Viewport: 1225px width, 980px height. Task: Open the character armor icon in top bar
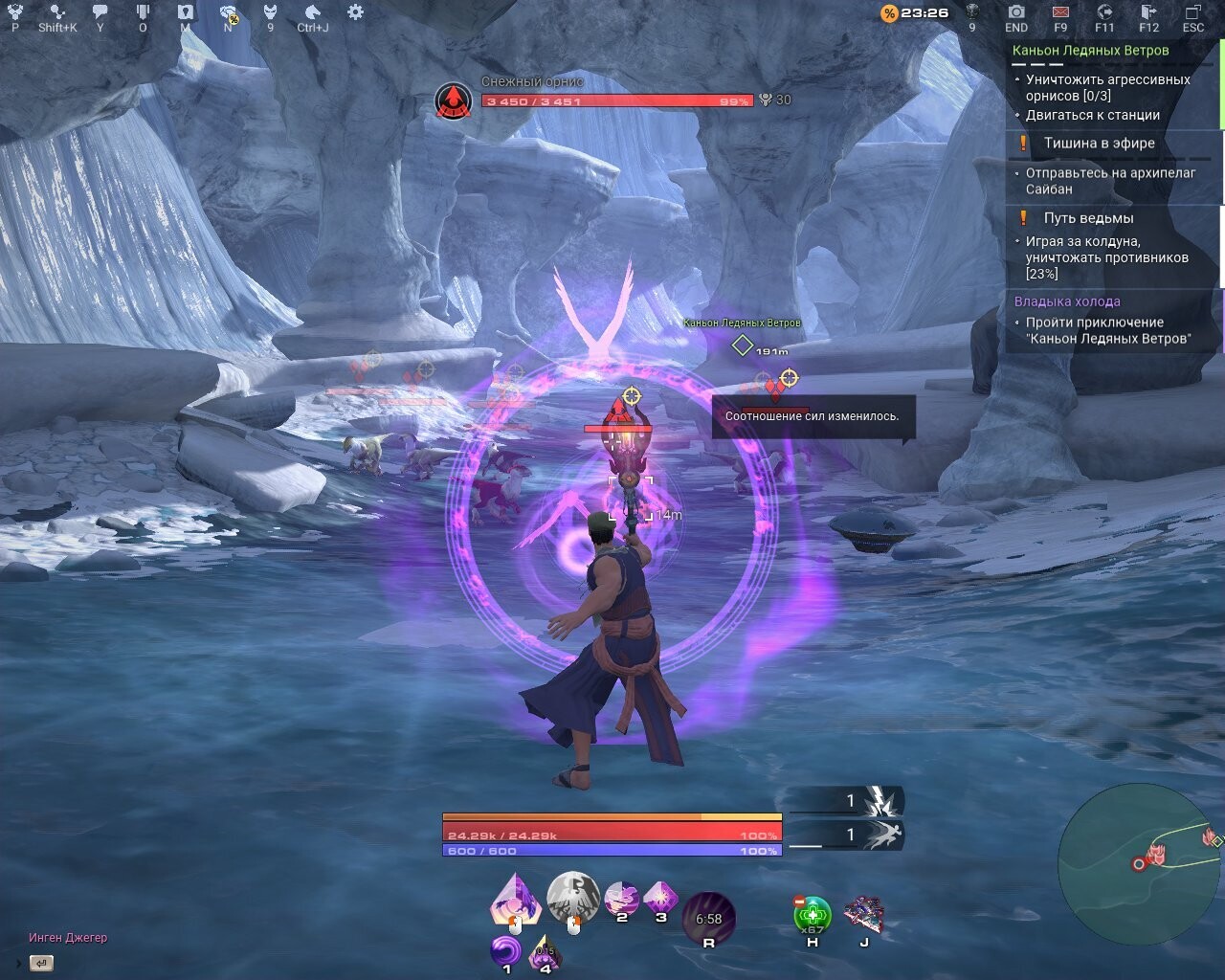point(271,12)
